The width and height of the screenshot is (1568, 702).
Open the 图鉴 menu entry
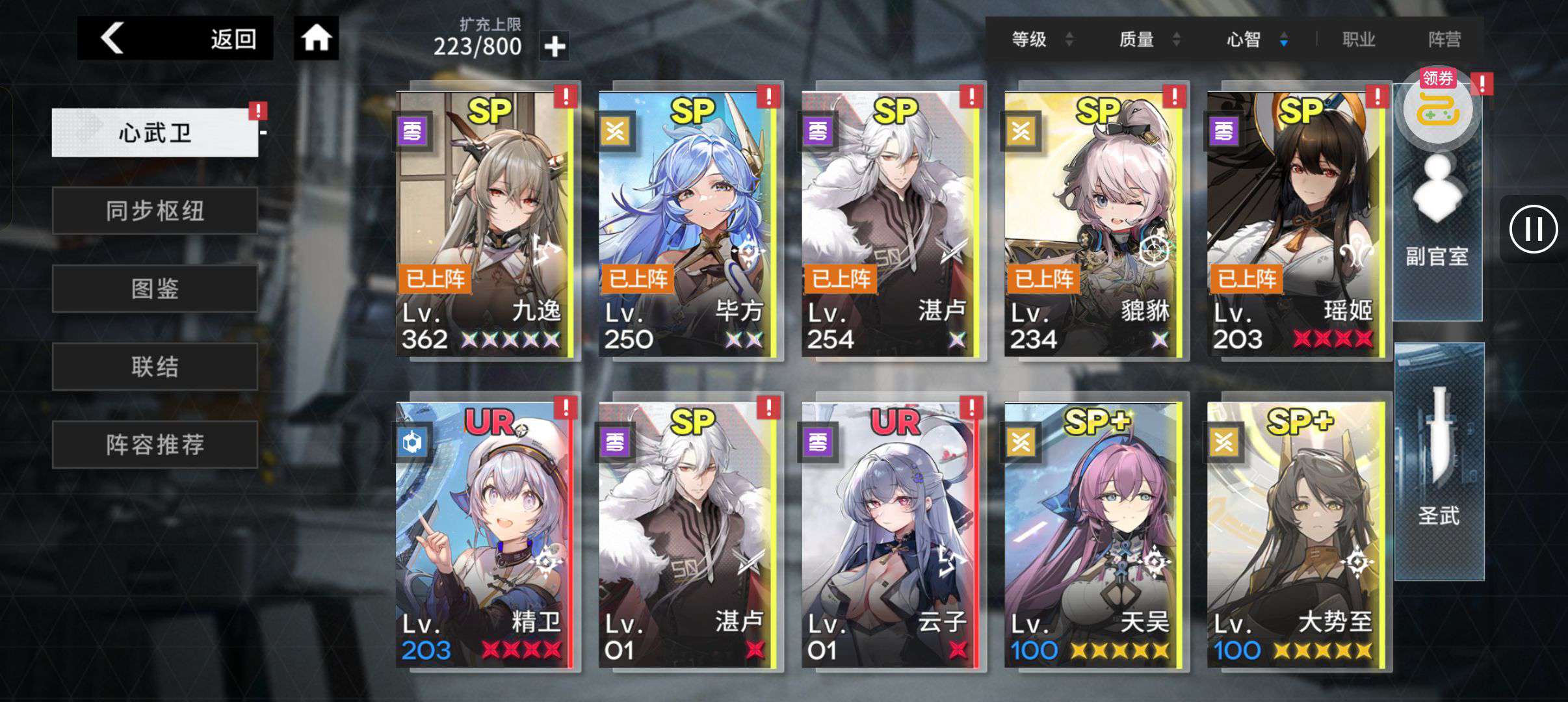(x=155, y=288)
